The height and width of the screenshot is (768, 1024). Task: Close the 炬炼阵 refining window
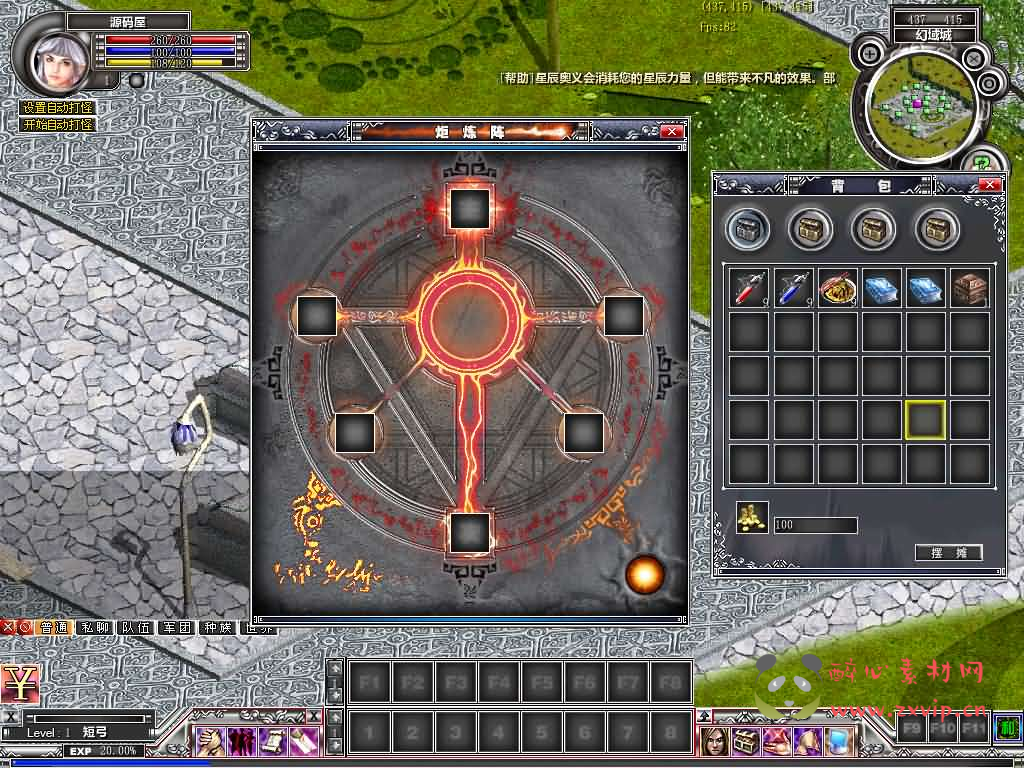(672, 131)
